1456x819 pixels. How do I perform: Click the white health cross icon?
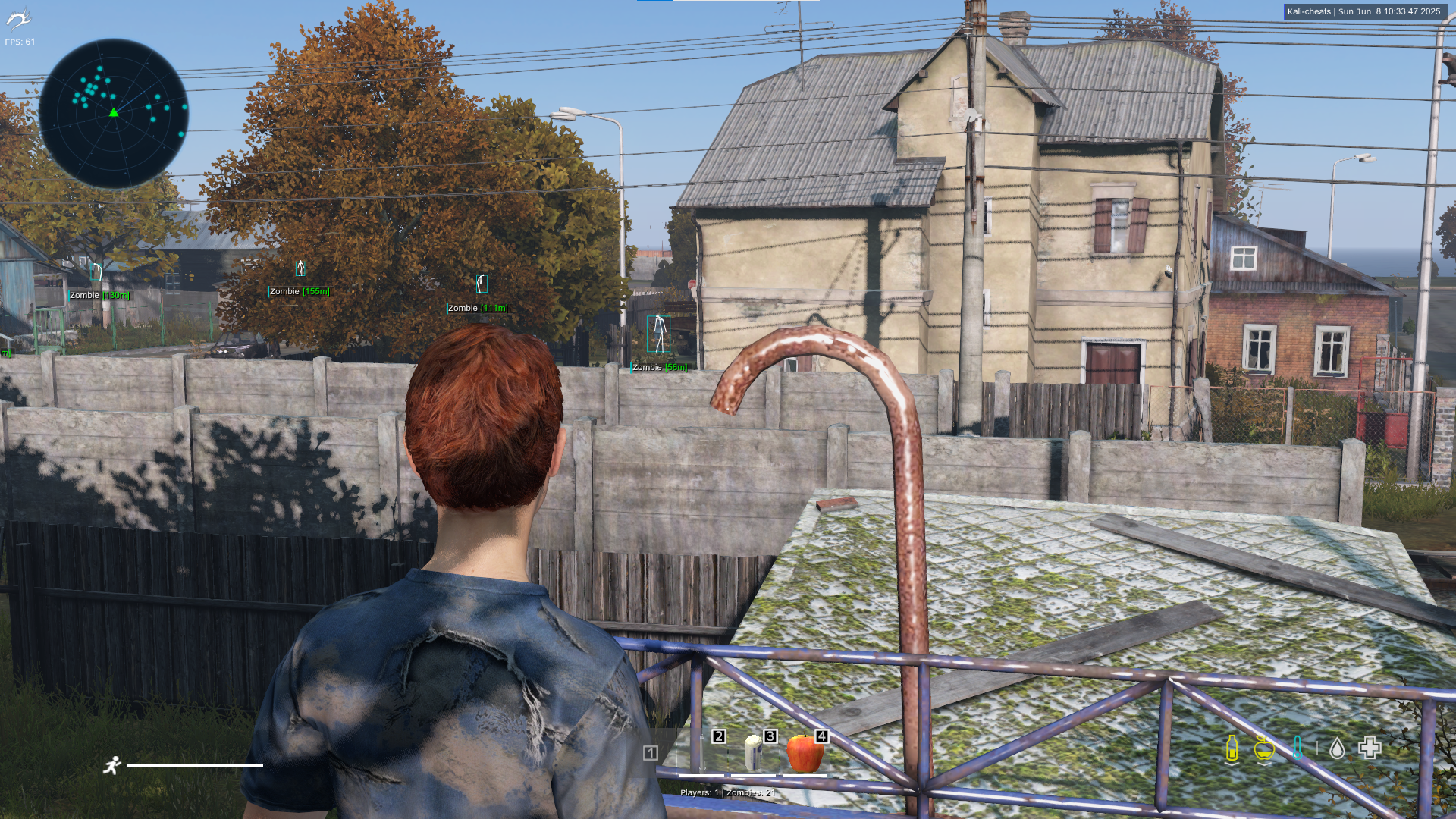pyautogui.click(x=1370, y=748)
